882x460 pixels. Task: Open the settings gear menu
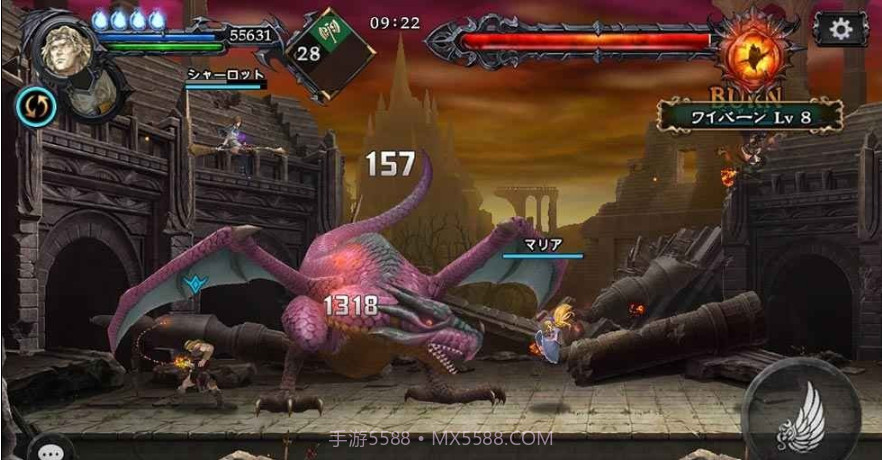840,30
